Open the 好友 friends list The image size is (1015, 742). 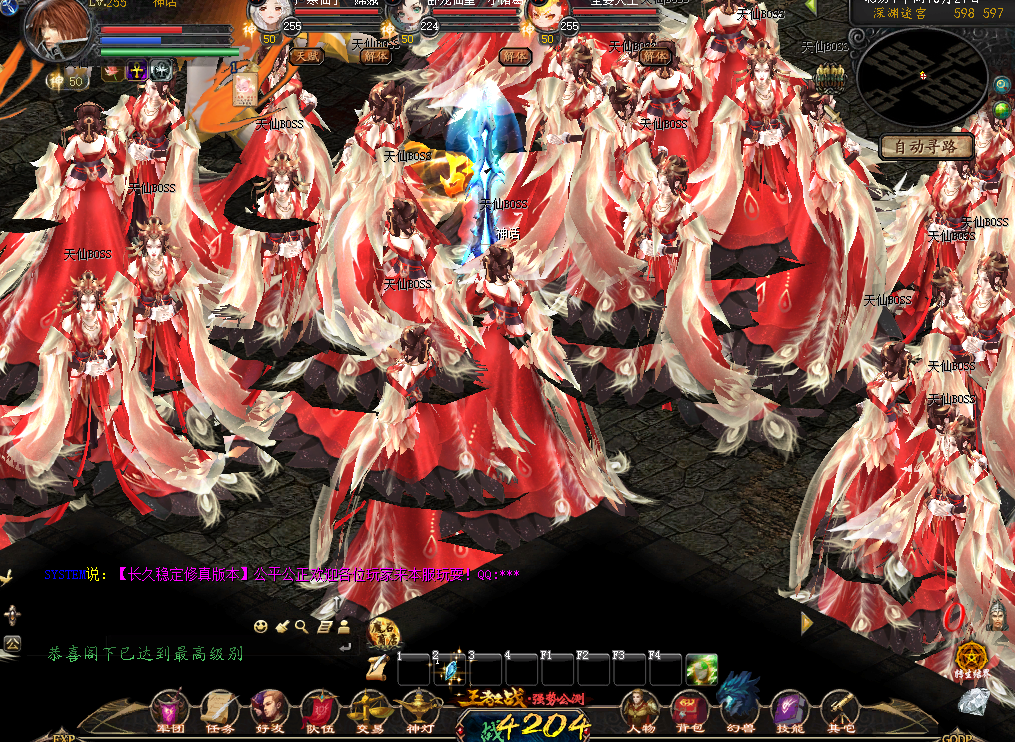click(x=267, y=709)
